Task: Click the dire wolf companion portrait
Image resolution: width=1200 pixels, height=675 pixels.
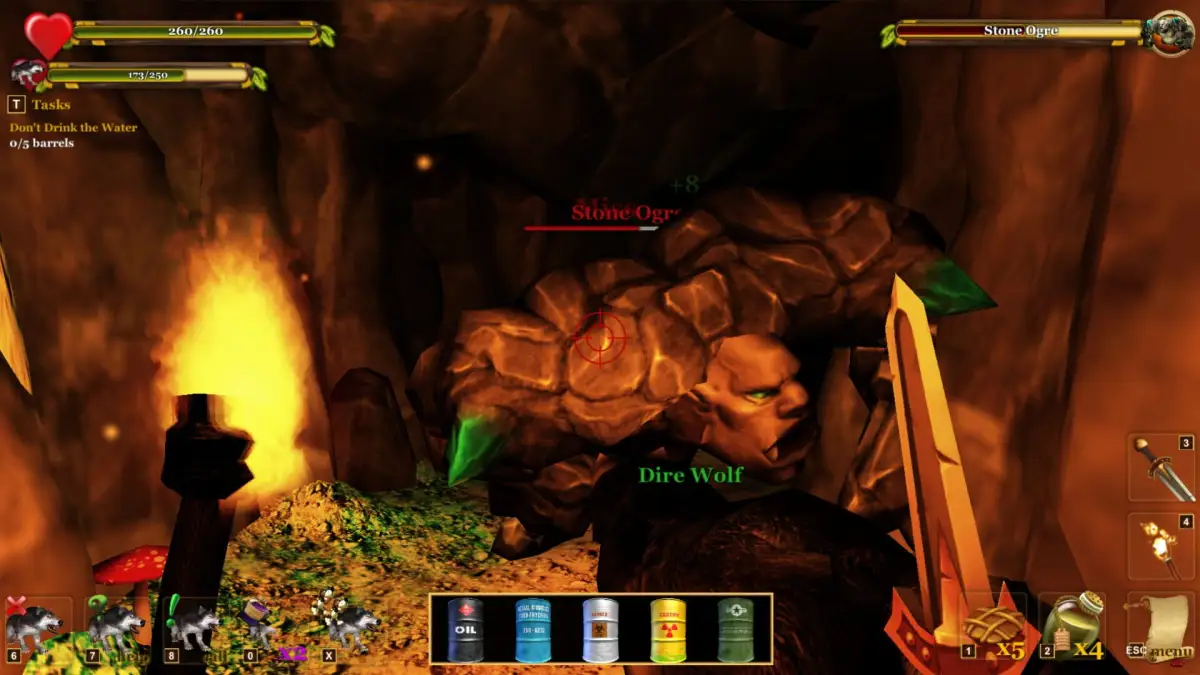Action: point(27,74)
